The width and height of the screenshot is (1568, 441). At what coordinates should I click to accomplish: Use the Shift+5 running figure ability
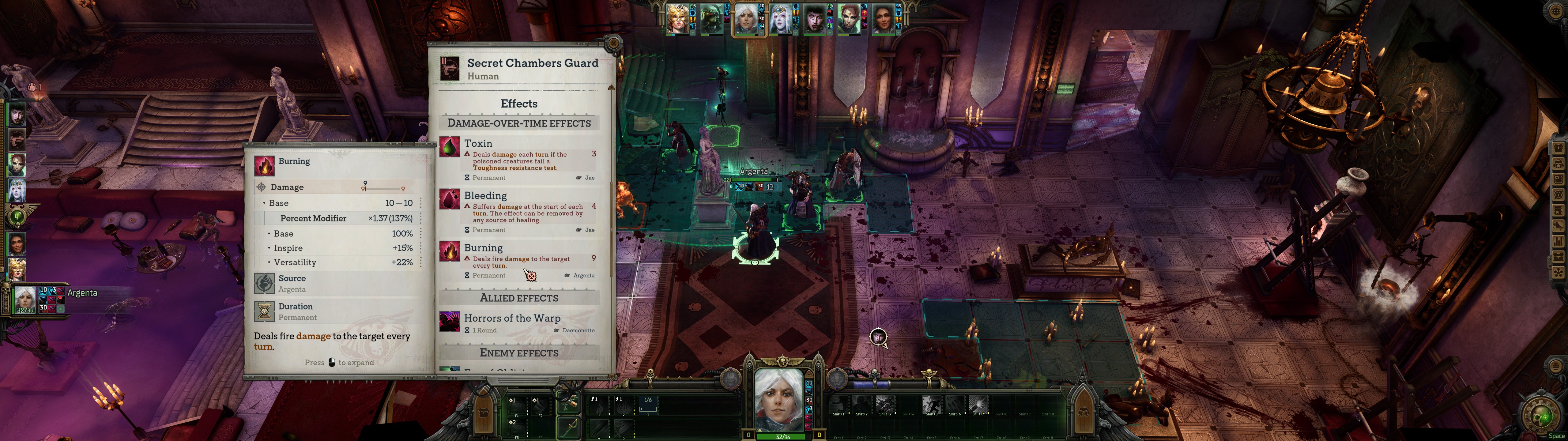point(931,405)
